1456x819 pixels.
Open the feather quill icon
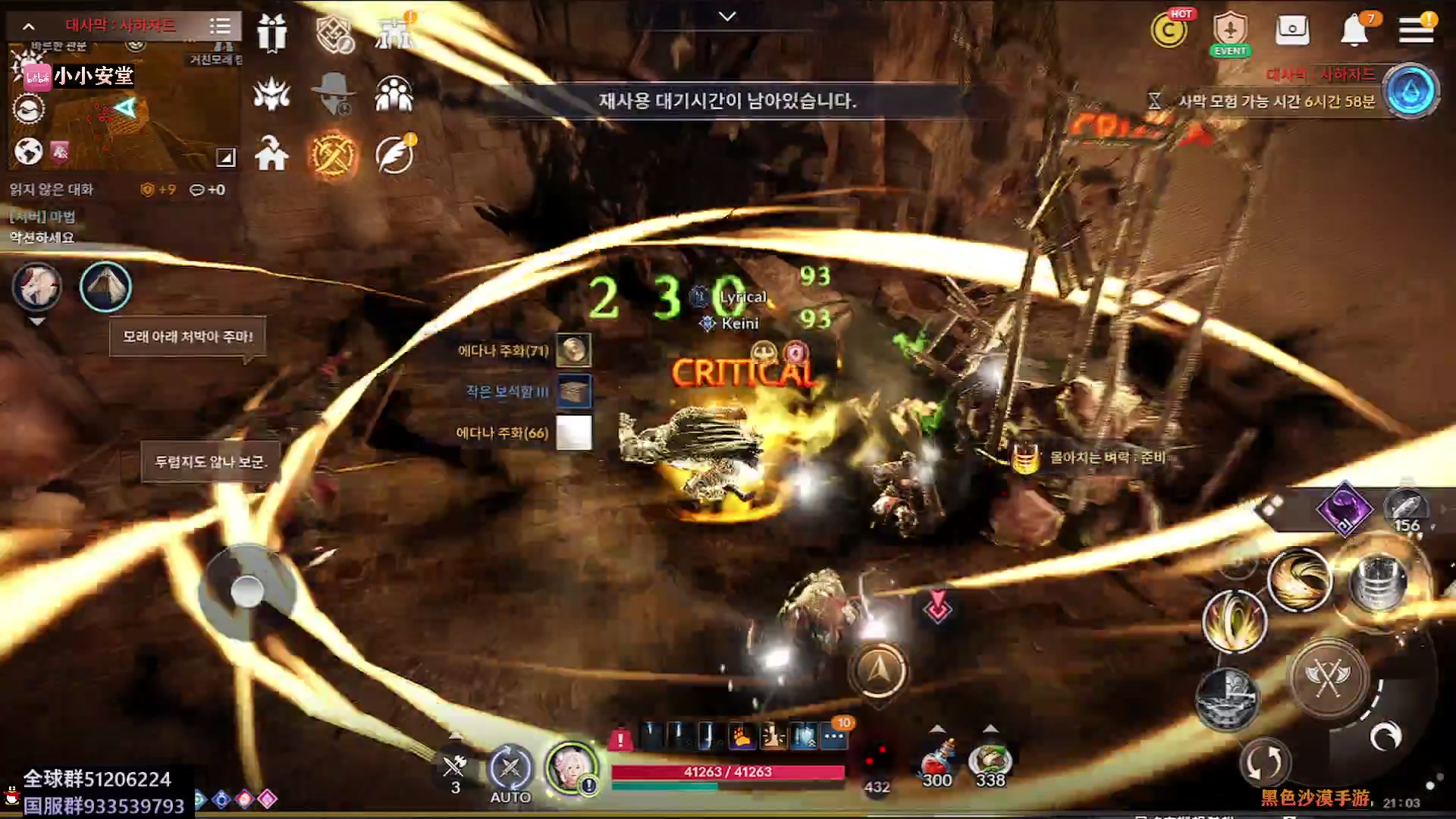[394, 155]
